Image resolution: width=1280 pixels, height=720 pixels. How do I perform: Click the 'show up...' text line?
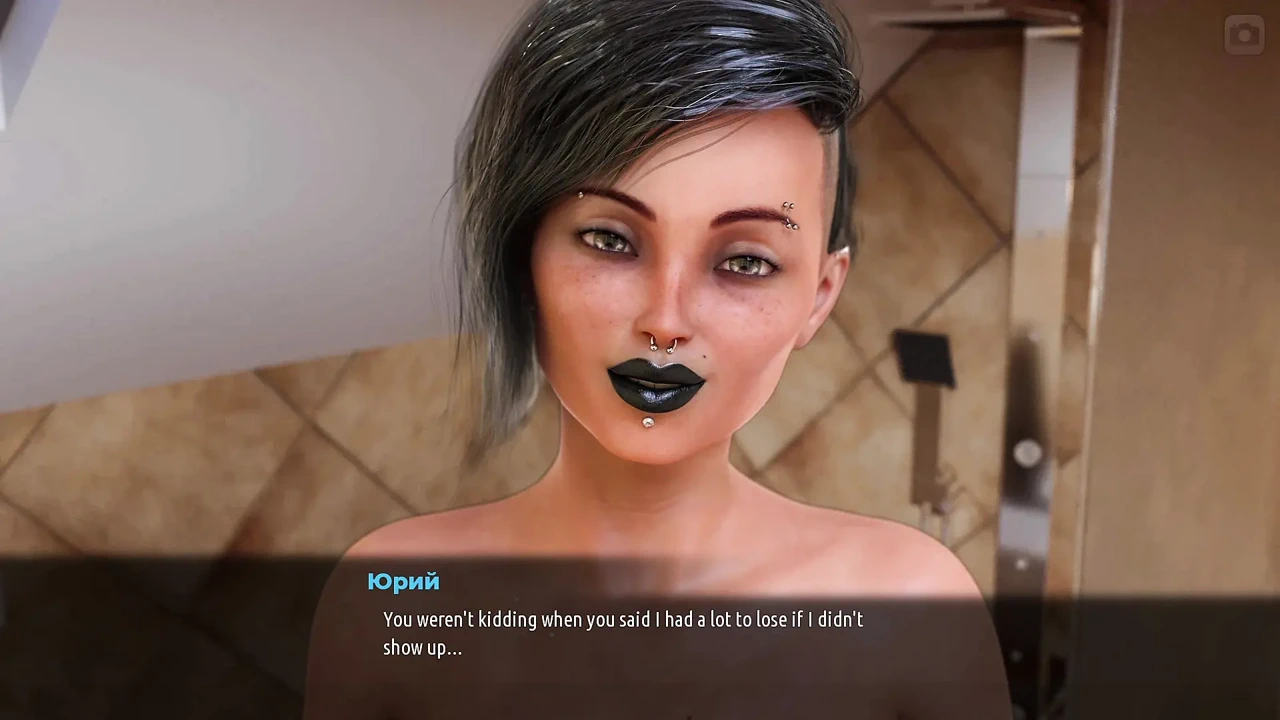(x=422, y=648)
